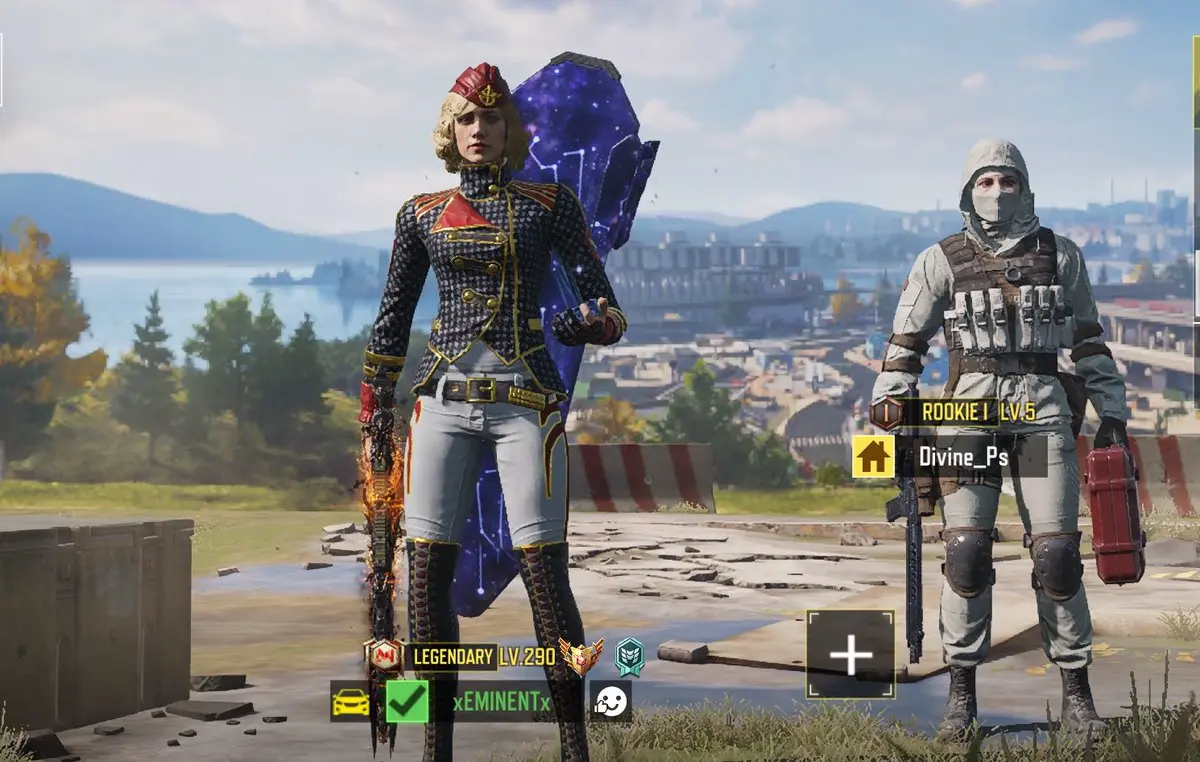Select the yellow car vehicle icon
The height and width of the screenshot is (762, 1200).
350,702
